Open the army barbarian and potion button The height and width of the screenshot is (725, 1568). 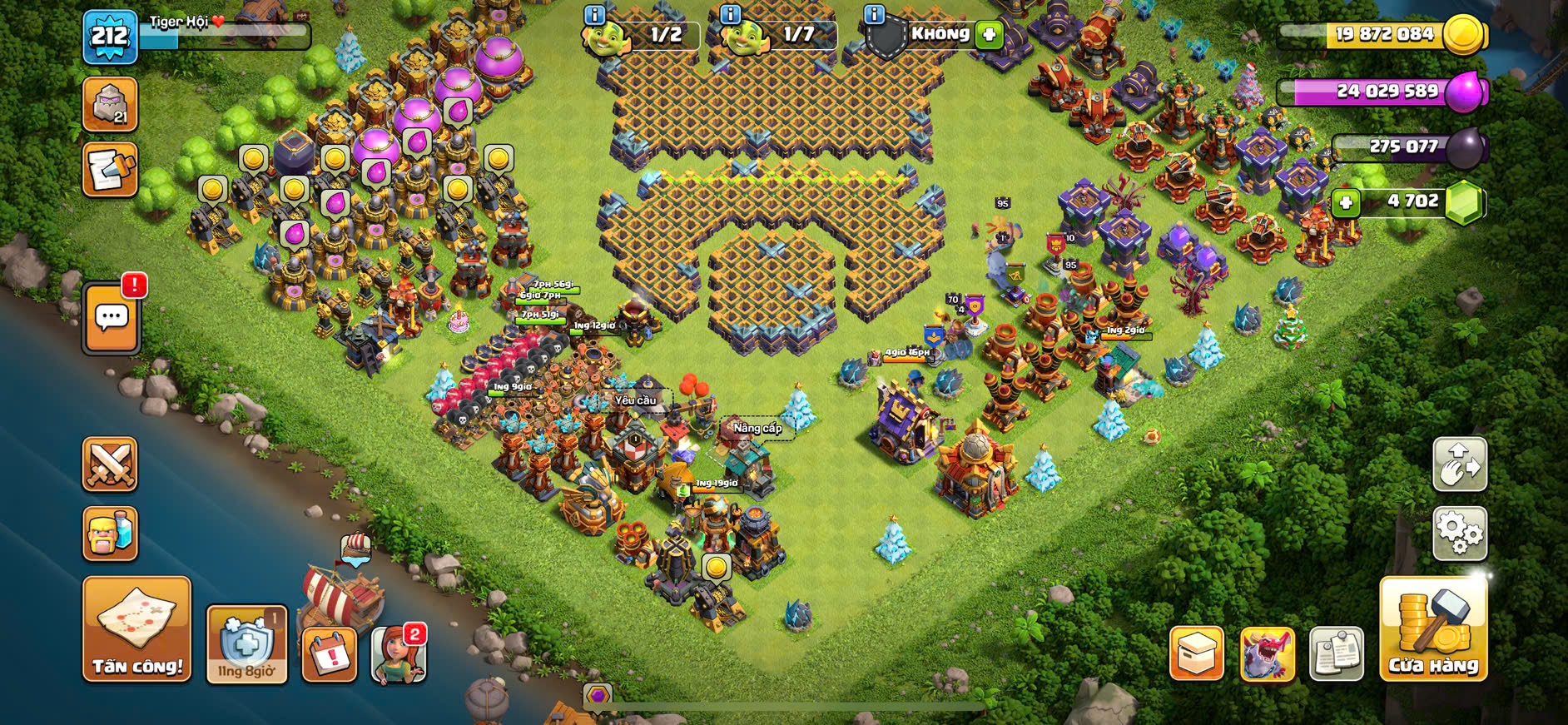[x=110, y=534]
